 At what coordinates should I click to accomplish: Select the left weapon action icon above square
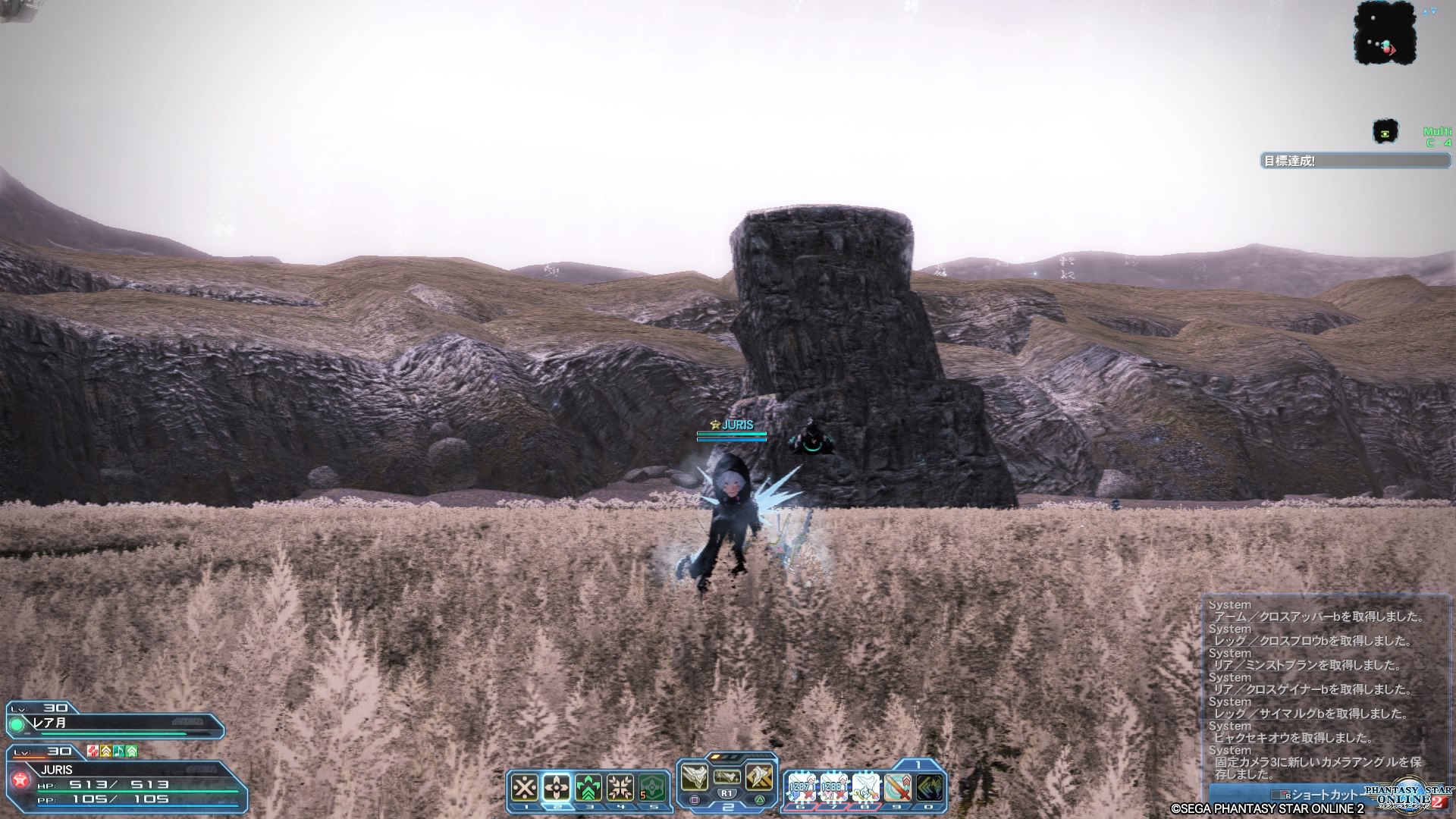point(695,777)
